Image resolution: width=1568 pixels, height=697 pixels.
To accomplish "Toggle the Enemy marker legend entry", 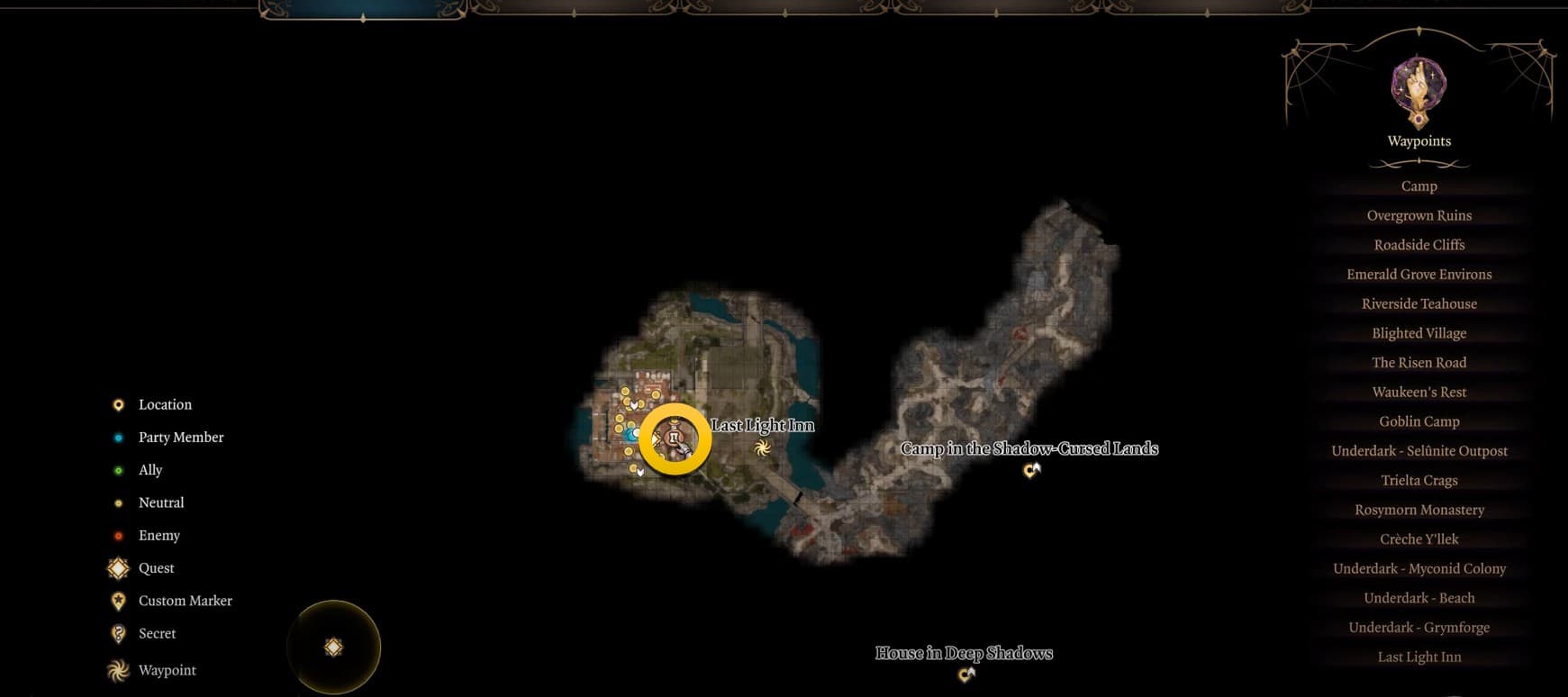I will click(x=159, y=535).
